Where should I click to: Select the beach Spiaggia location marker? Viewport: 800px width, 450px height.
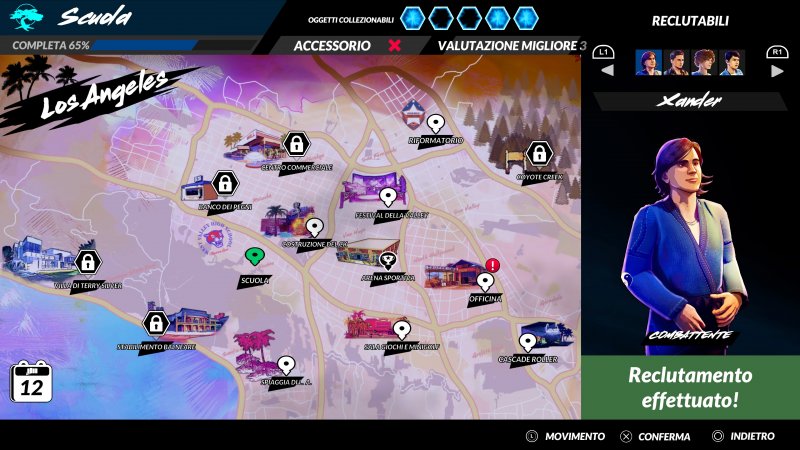click(286, 364)
